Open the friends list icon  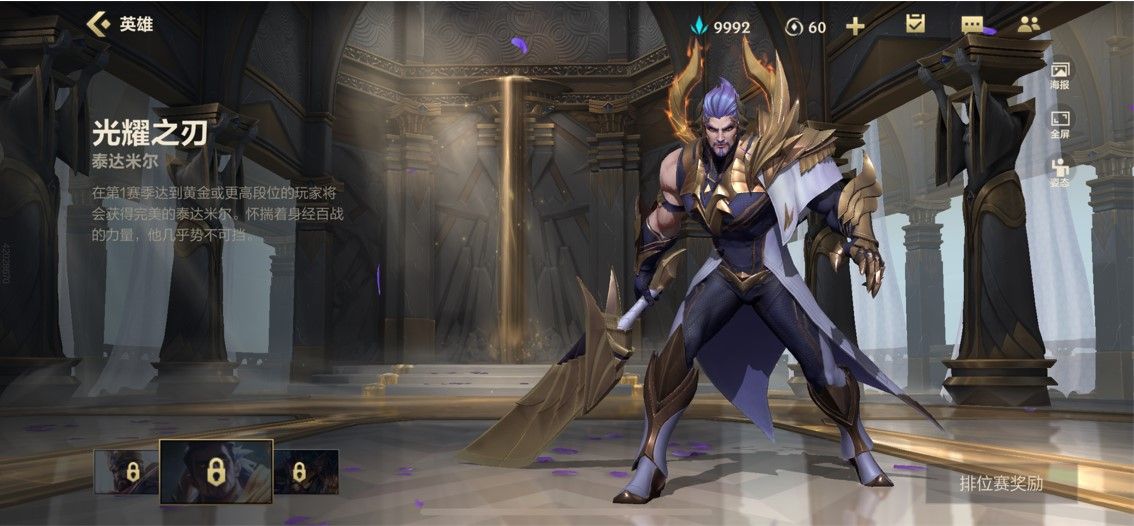1029,25
